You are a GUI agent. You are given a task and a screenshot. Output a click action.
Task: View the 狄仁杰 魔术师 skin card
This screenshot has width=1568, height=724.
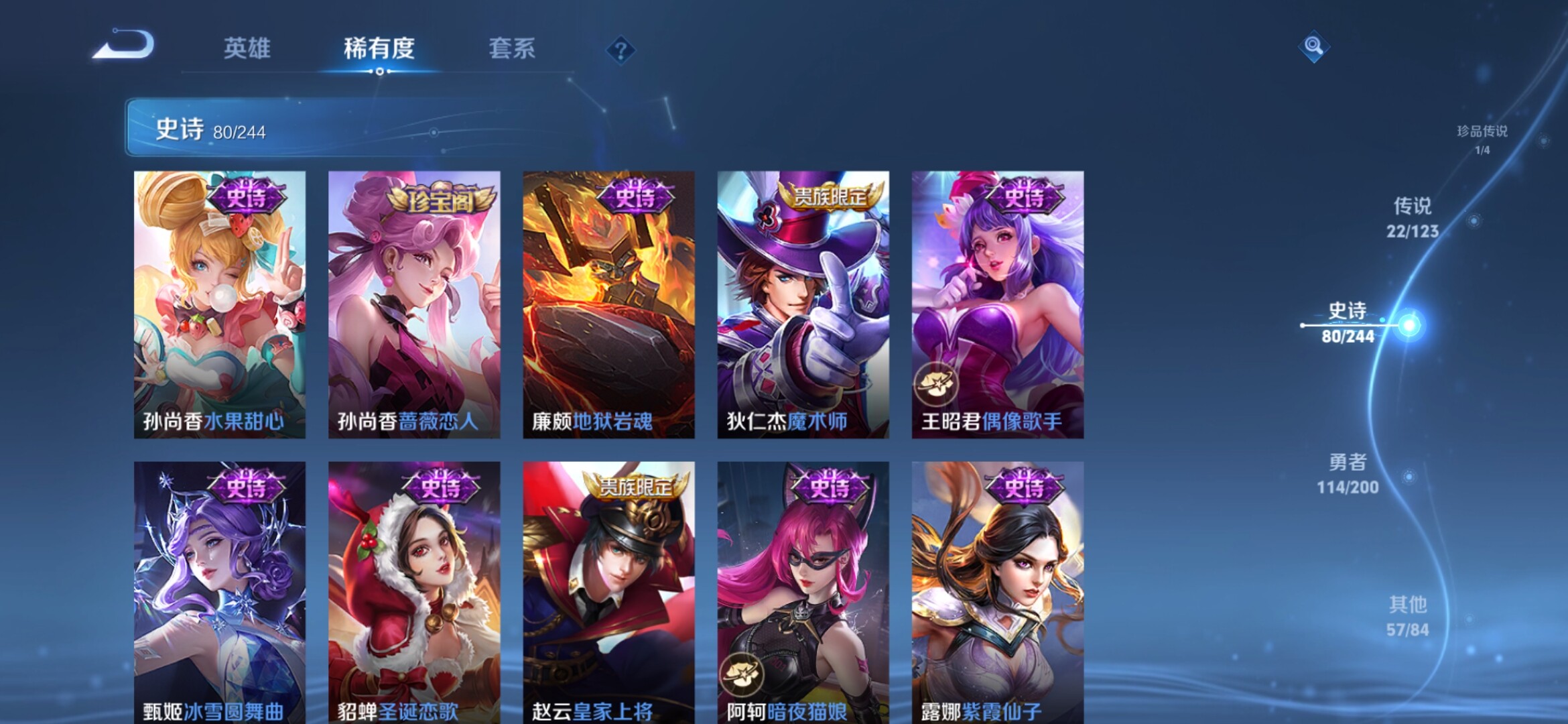point(803,304)
